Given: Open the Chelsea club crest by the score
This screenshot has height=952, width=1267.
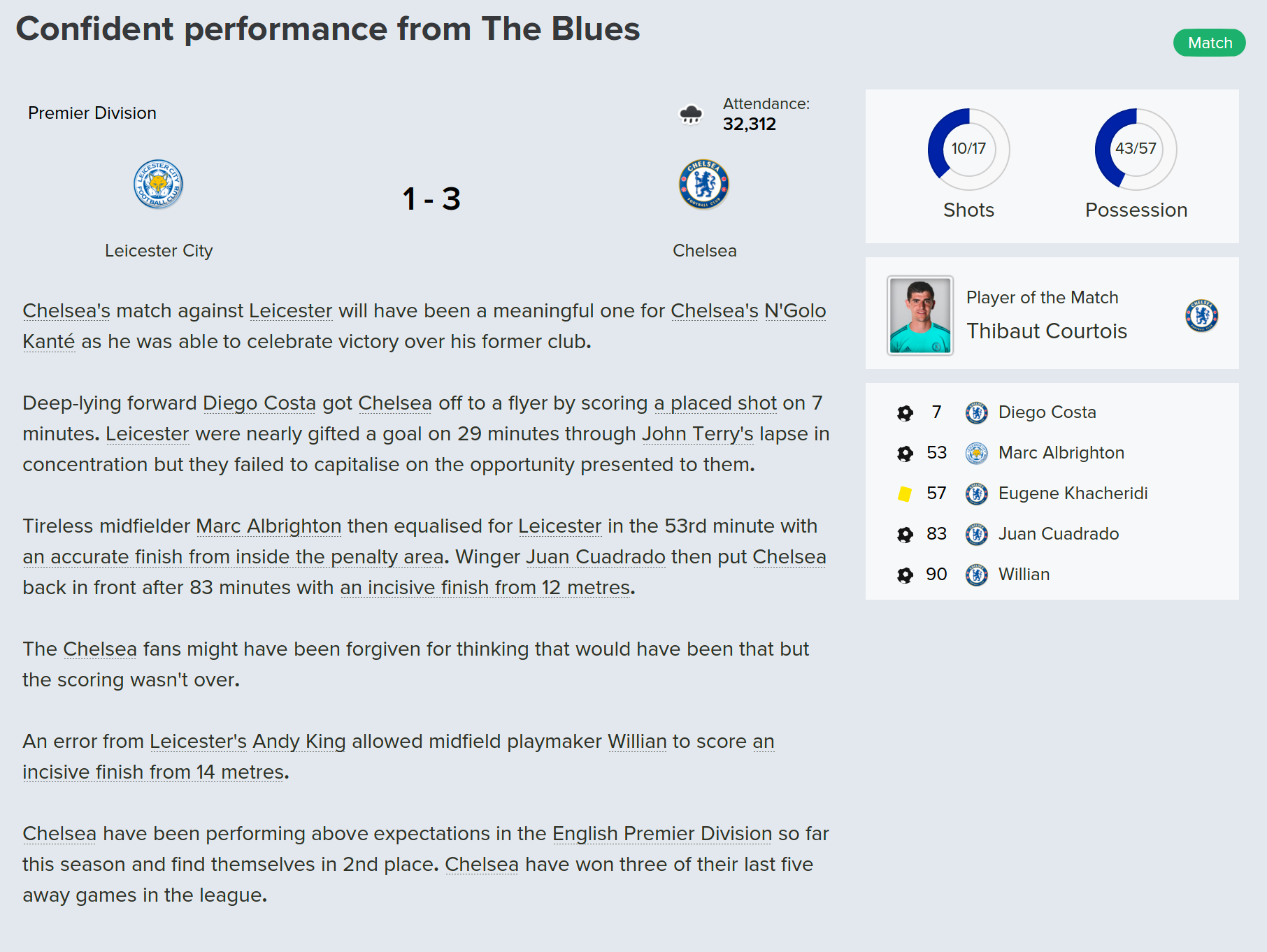Looking at the screenshot, I should click(x=703, y=185).
